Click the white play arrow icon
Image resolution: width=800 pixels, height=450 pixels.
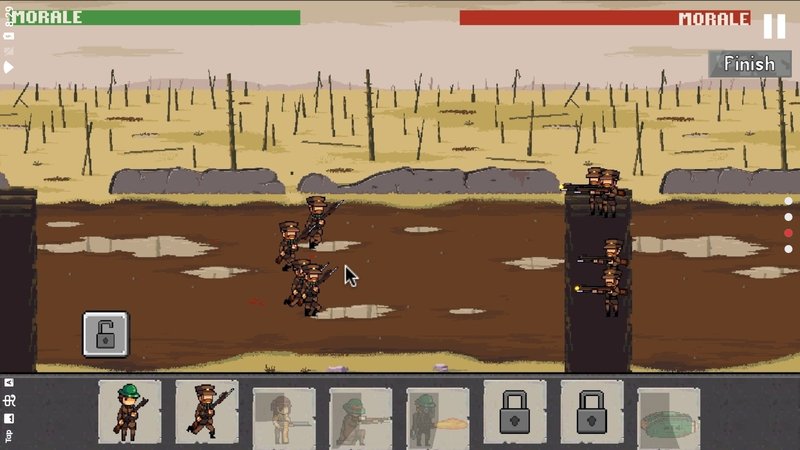tap(8, 67)
